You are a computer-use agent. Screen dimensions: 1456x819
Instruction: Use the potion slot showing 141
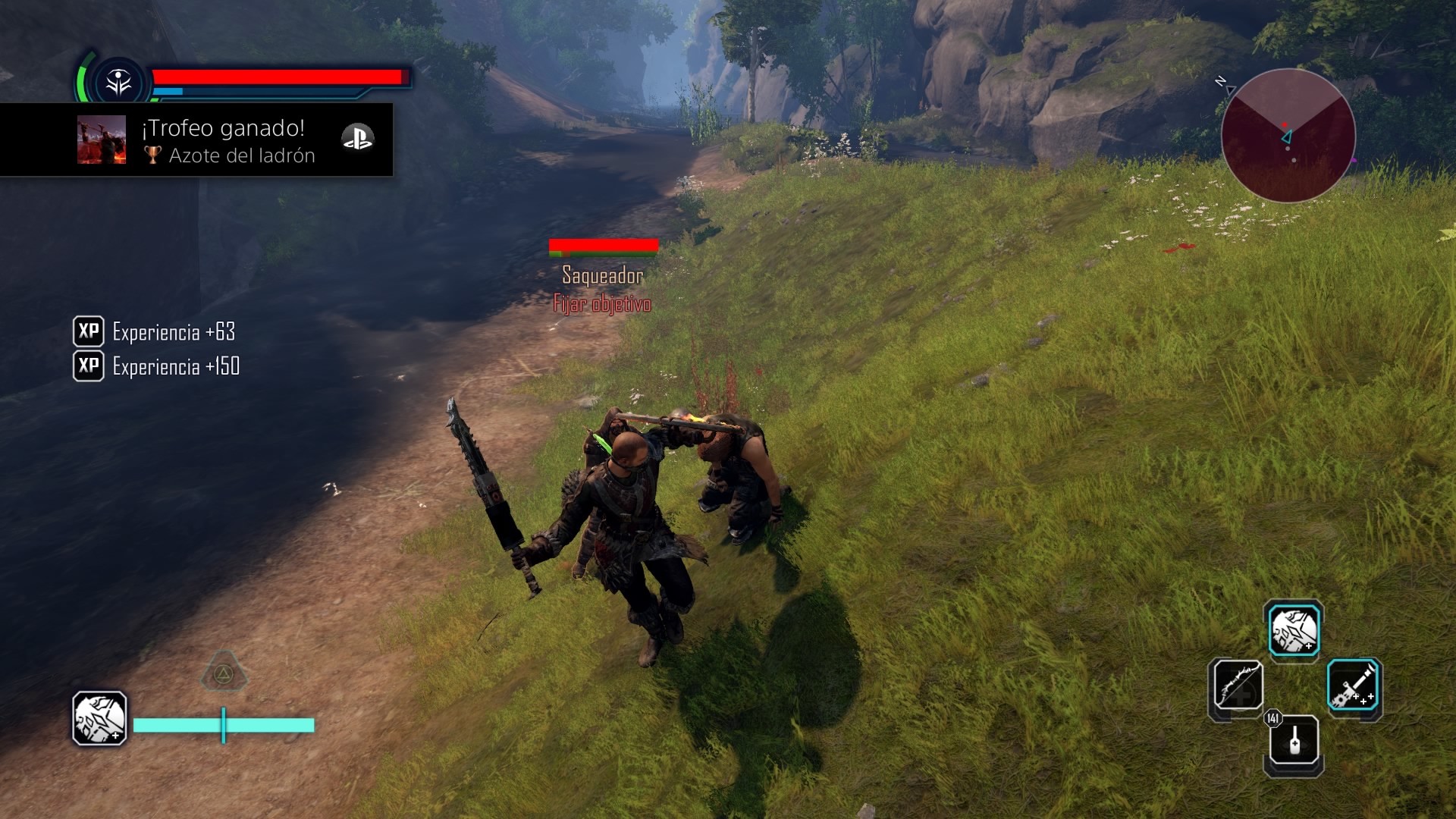pos(1294,740)
